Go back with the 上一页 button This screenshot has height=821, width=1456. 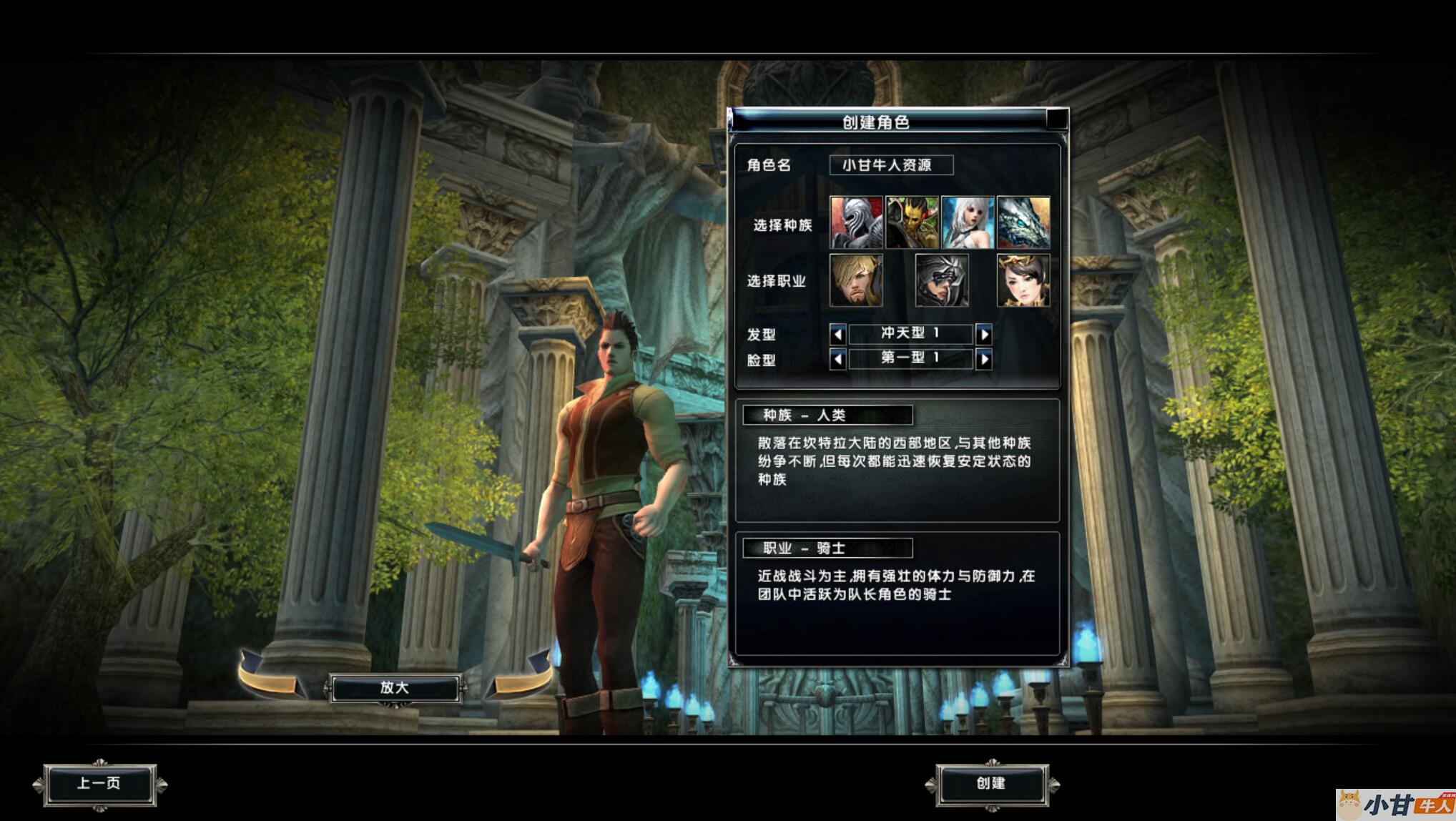tap(99, 784)
